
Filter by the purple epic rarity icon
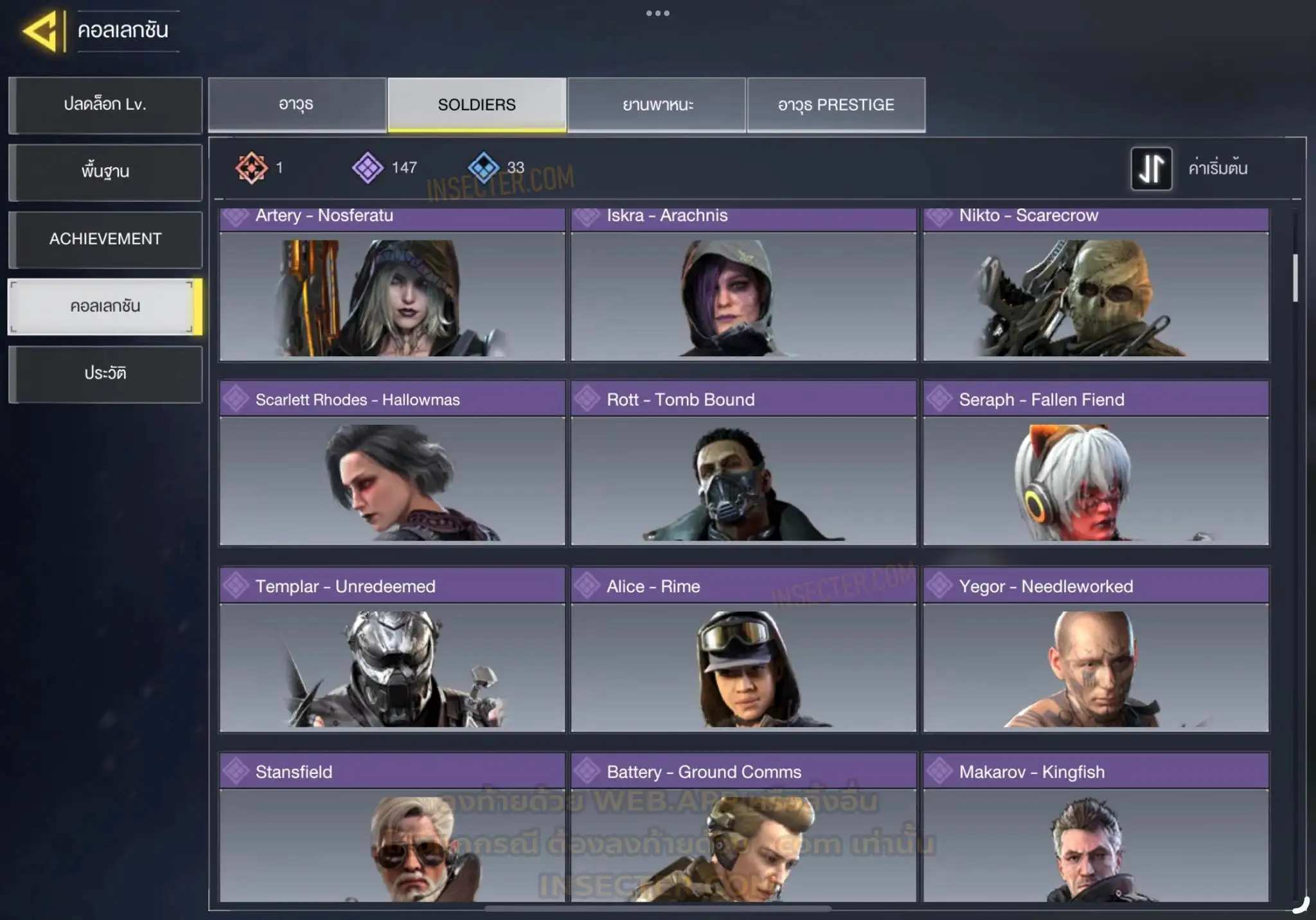pyautogui.click(x=368, y=168)
